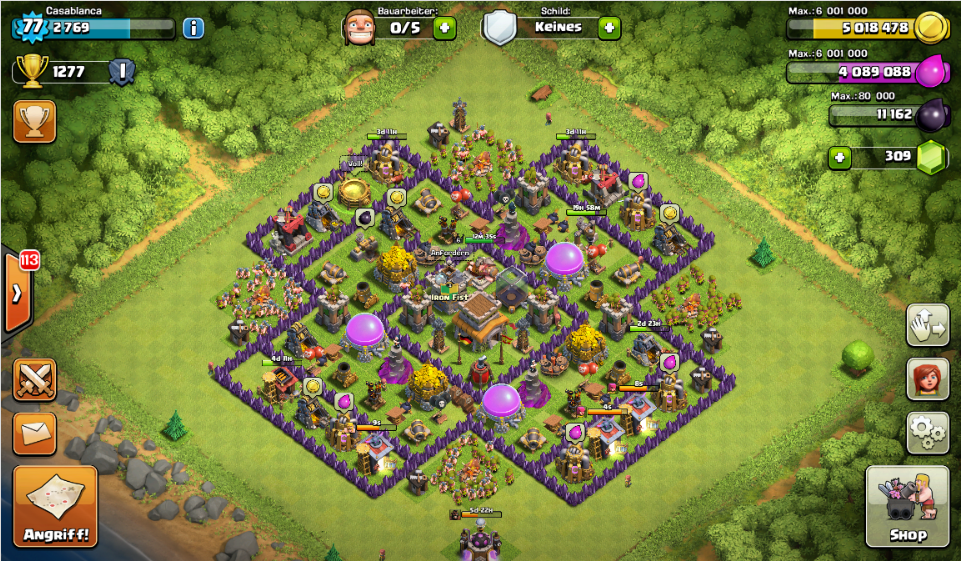Activate the village layout edit hand button
961x561 pixels.
point(927,325)
